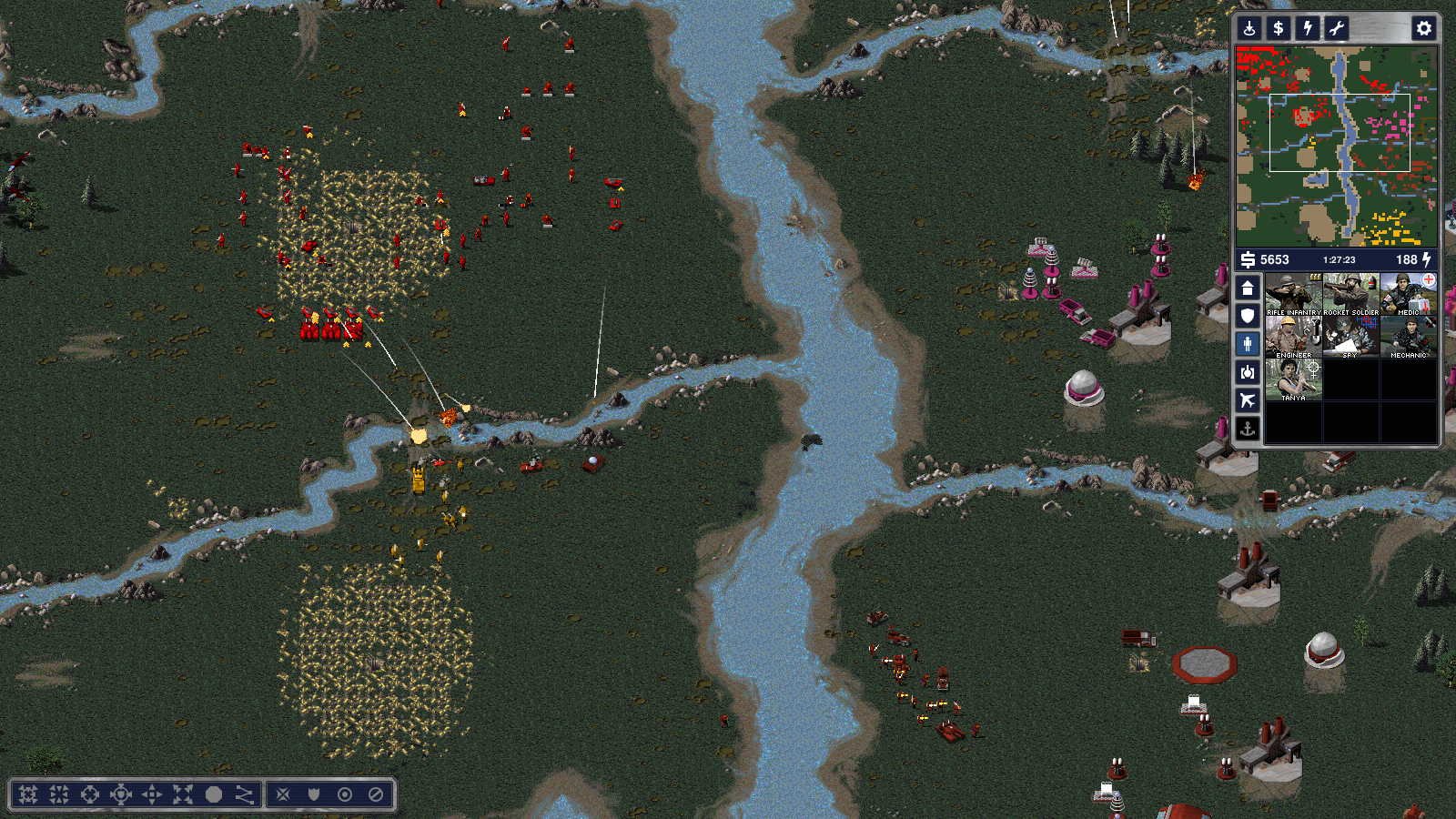Queue an Engineer for production
Screen dimensions: 1456x819
point(1293,337)
